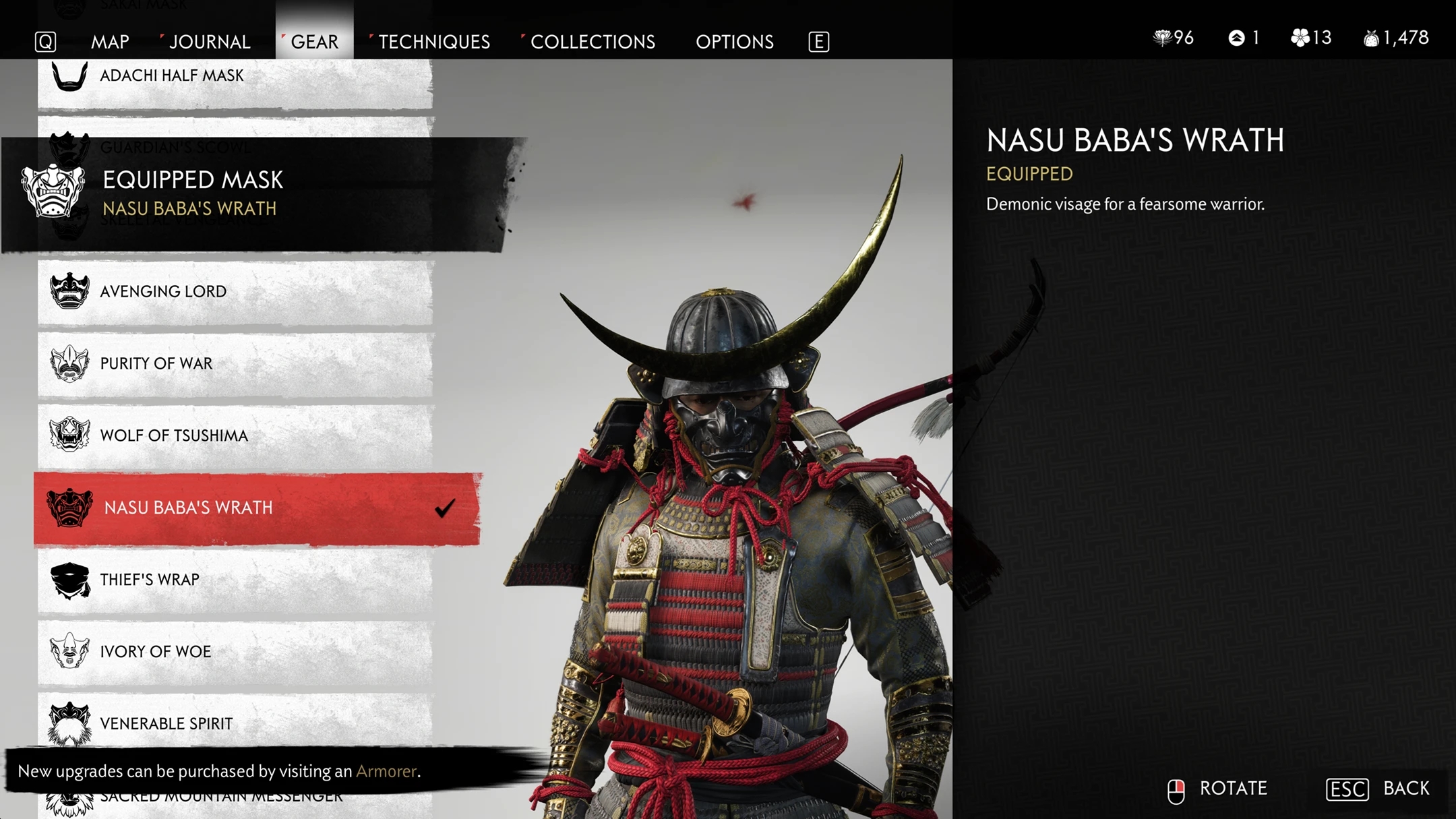Screen dimensions: 1456x819
Task: Equip the Avenging Lord mask
Action: (x=235, y=292)
